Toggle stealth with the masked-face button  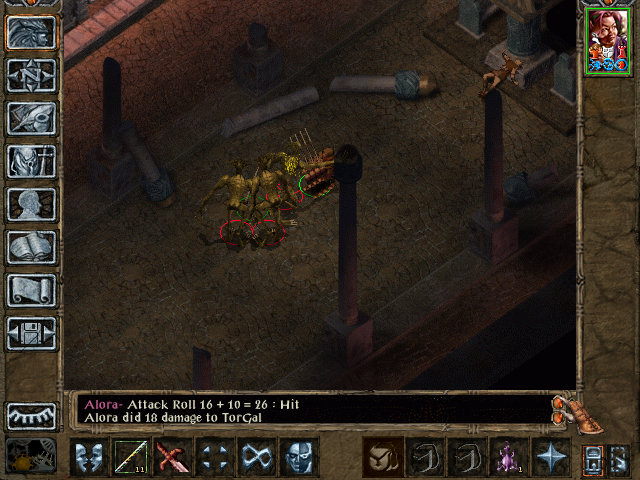(299, 458)
